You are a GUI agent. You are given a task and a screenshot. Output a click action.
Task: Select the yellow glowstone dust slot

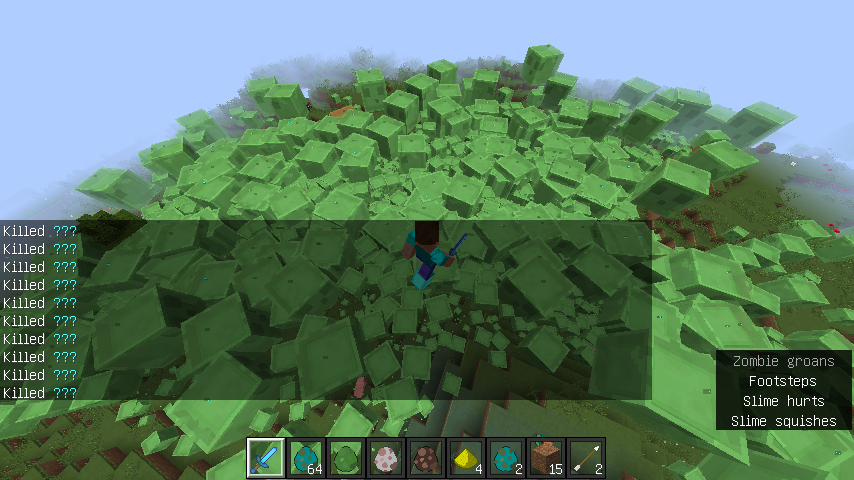(x=466, y=458)
